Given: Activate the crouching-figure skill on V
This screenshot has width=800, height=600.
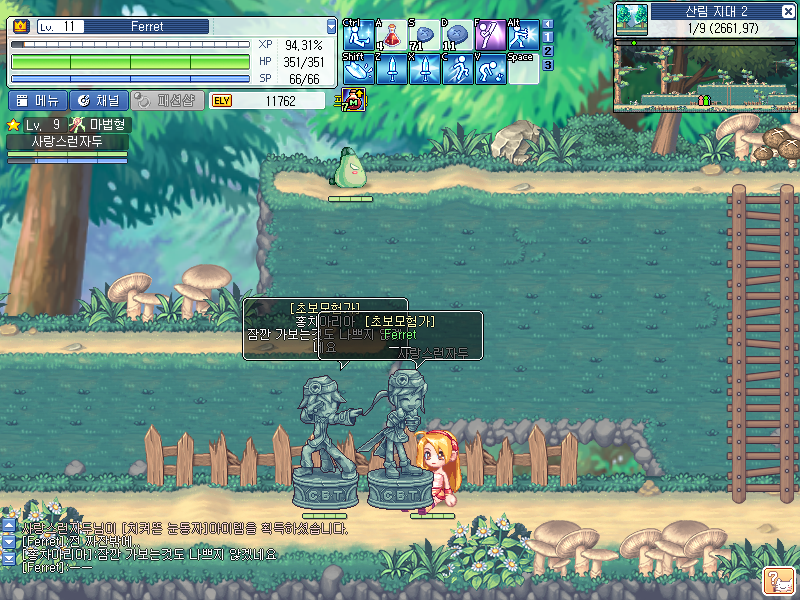Looking at the screenshot, I should pos(490,69).
